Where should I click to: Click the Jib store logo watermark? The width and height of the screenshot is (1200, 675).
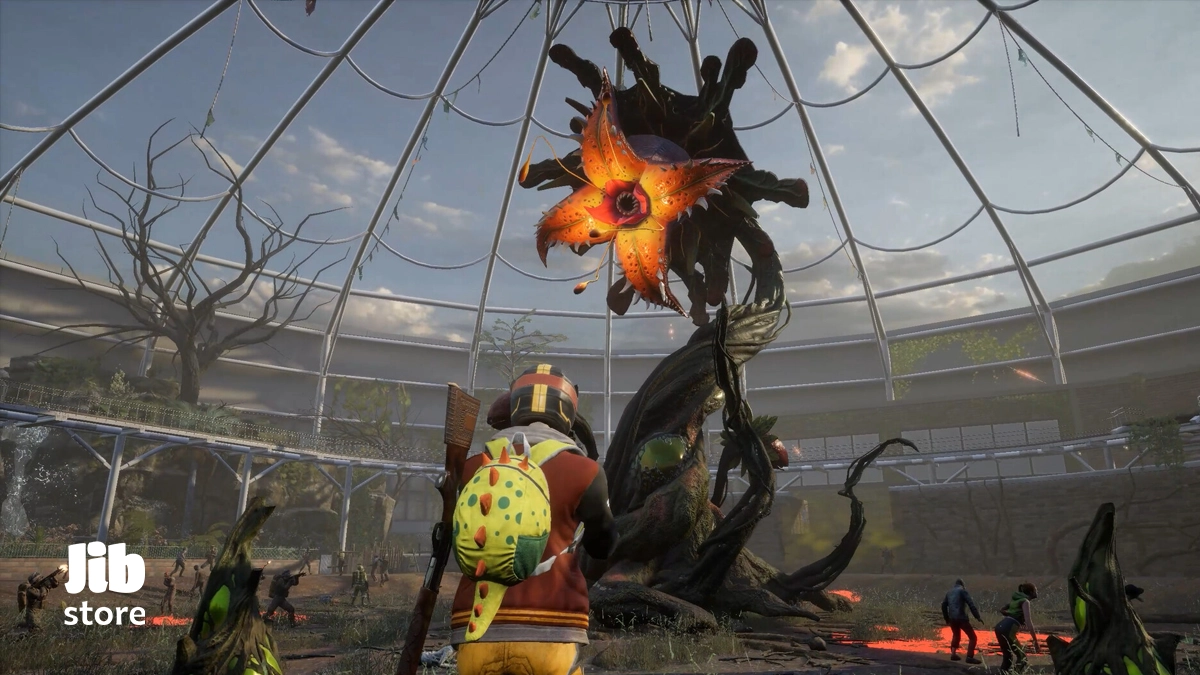(105, 585)
